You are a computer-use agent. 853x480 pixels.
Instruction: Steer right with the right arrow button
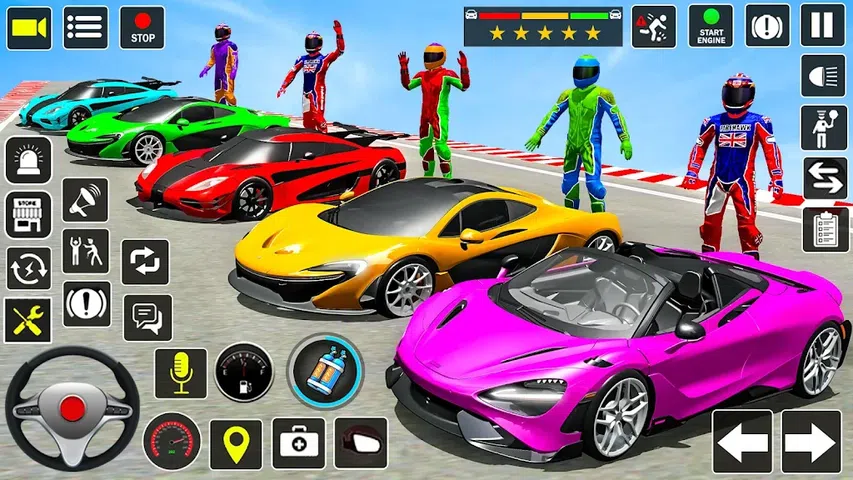coord(811,441)
